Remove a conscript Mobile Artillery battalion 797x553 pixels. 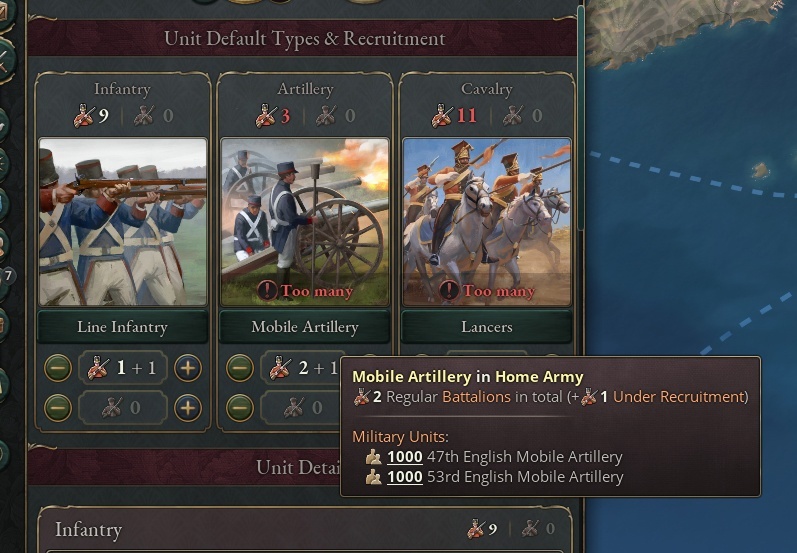(240, 408)
